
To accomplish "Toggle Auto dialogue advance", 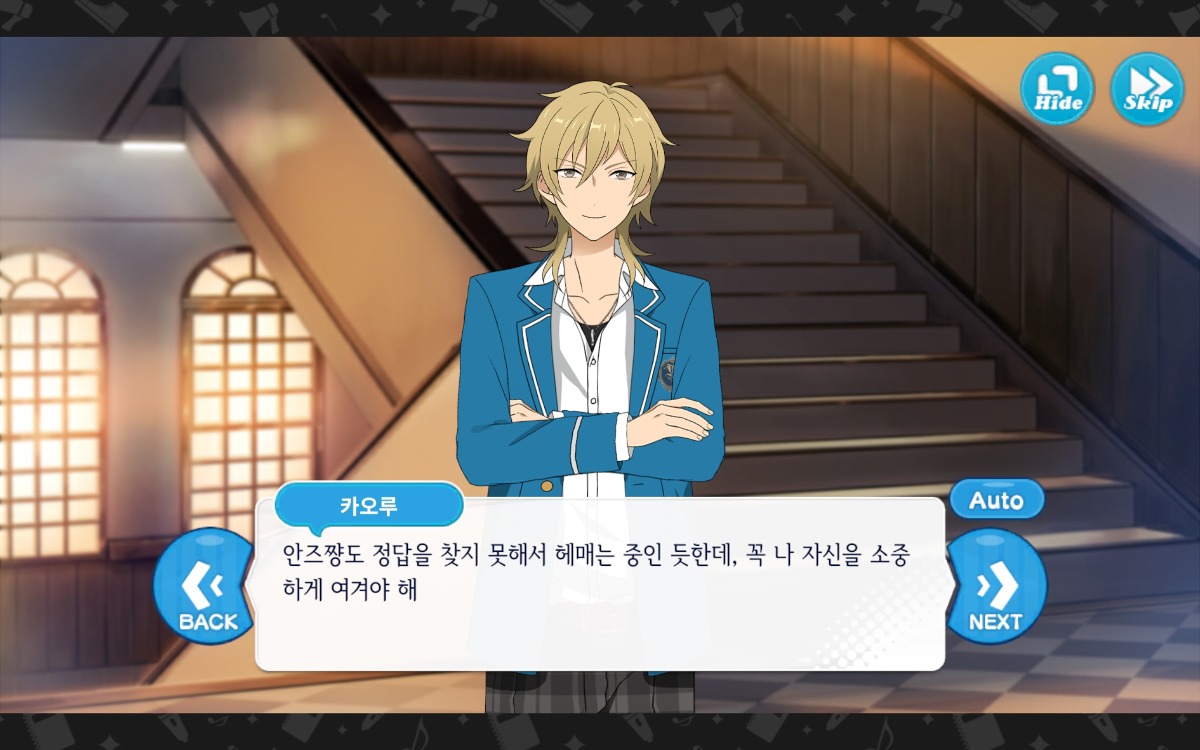I will (996, 500).
